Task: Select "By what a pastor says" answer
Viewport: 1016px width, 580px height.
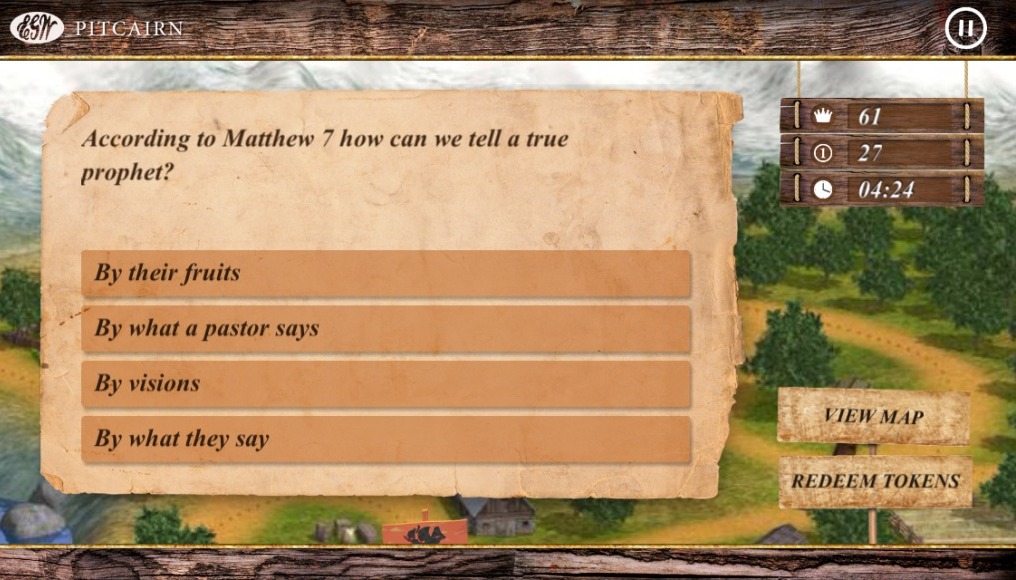Action: click(x=386, y=329)
